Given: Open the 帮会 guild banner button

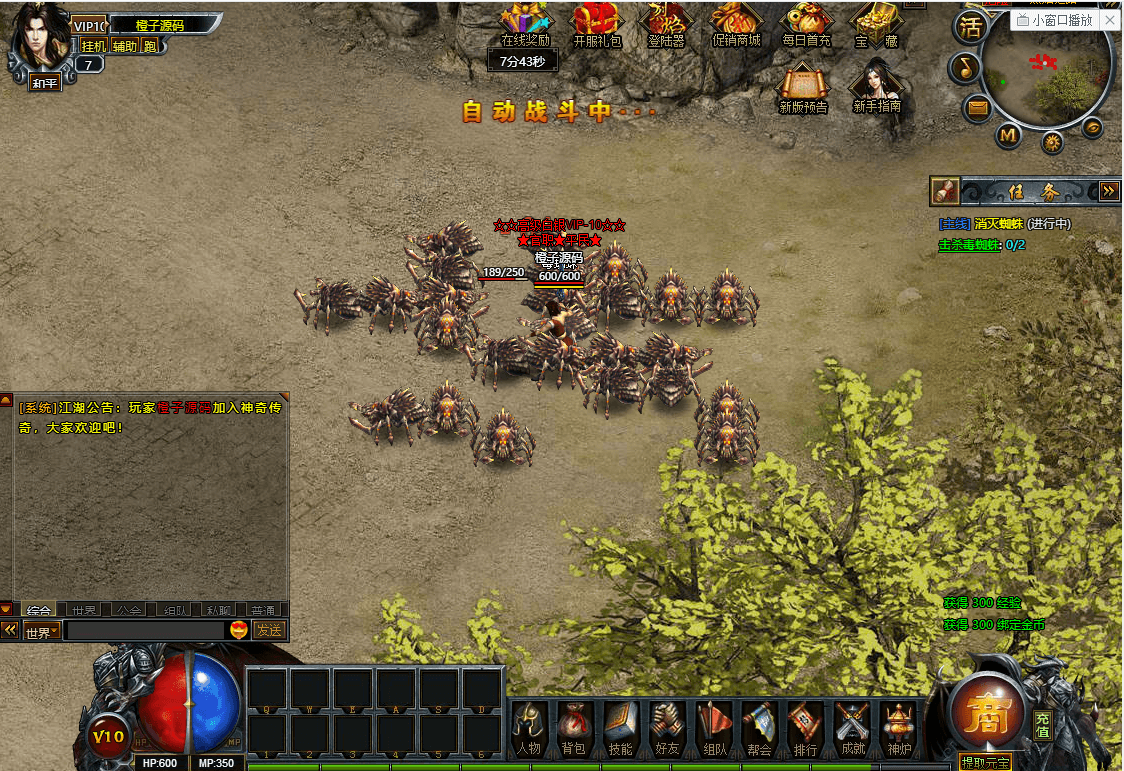Looking at the screenshot, I should tap(760, 727).
